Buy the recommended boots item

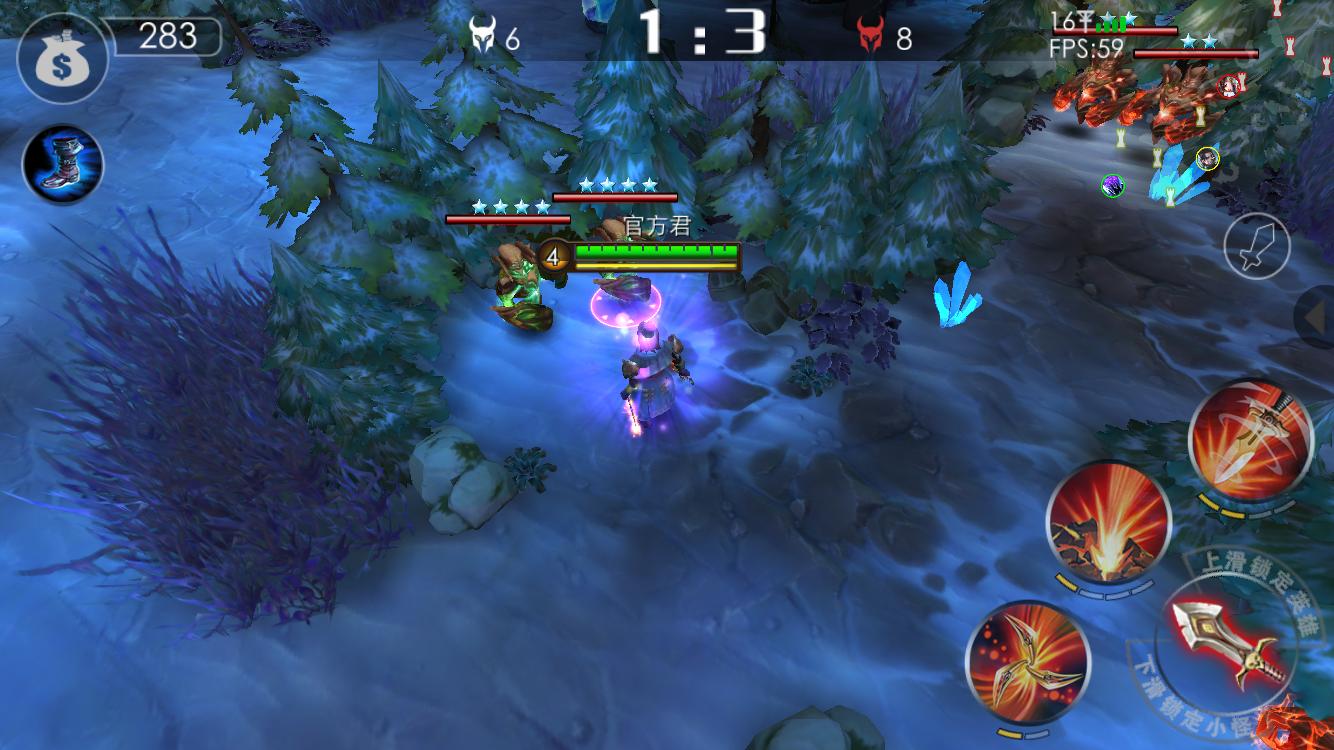(x=62, y=164)
